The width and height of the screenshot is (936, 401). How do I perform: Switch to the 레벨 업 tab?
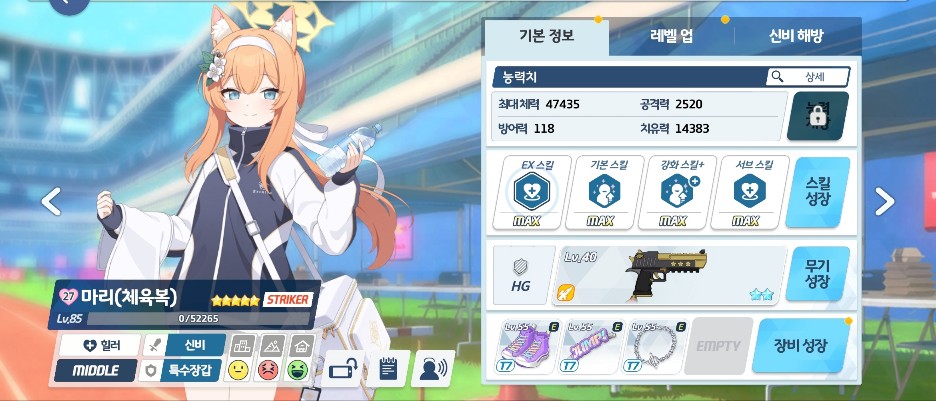tap(672, 36)
